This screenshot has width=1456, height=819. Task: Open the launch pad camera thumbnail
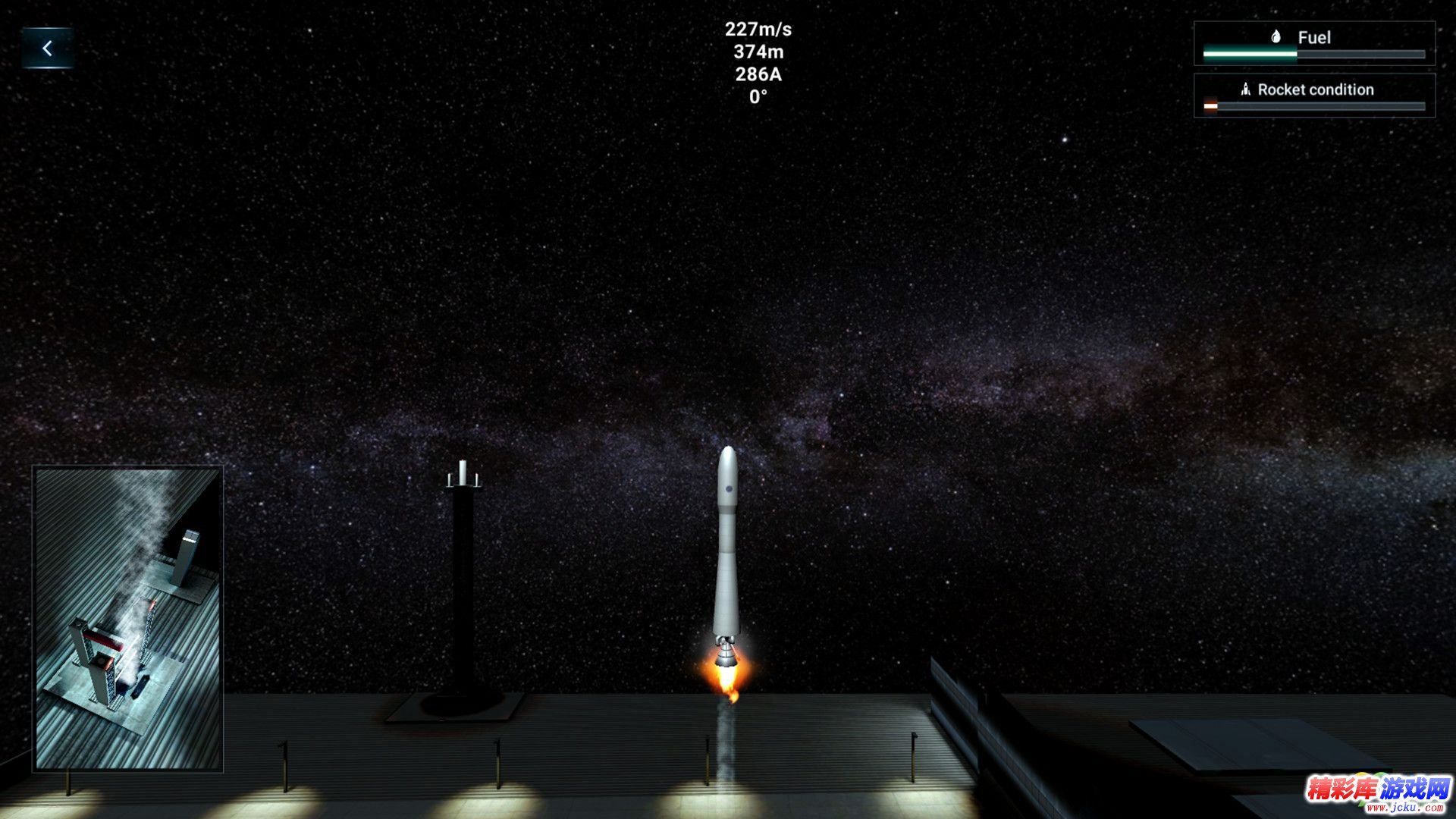coord(127,618)
